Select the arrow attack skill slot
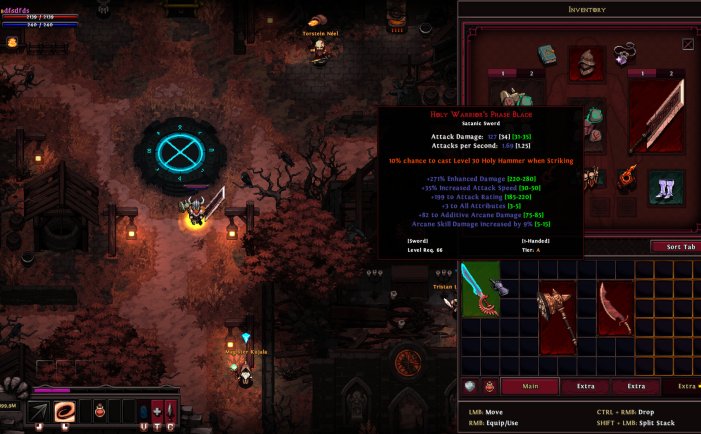Image resolution: width=701 pixels, height=434 pixels. point(38,411)
